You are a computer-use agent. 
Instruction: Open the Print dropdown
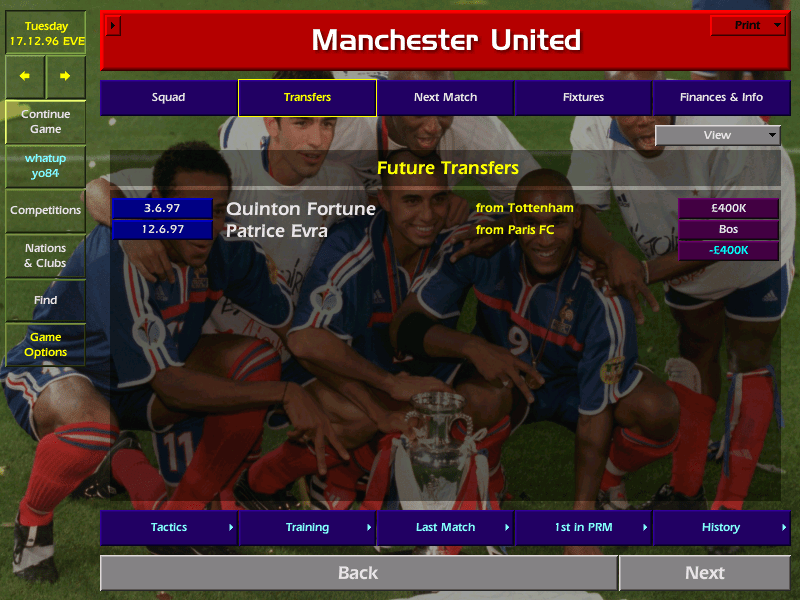point(747,25)
